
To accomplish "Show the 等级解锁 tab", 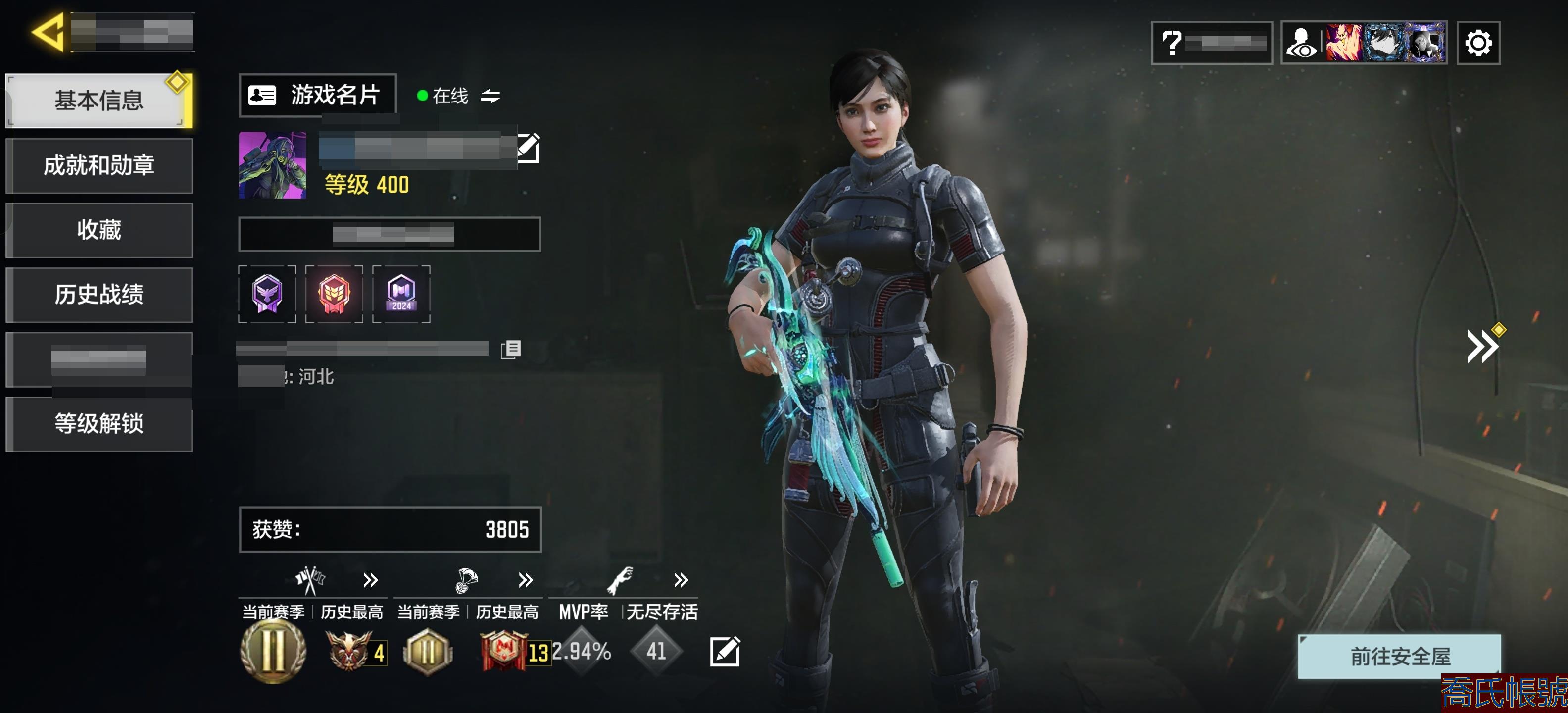I will point(98,424).
